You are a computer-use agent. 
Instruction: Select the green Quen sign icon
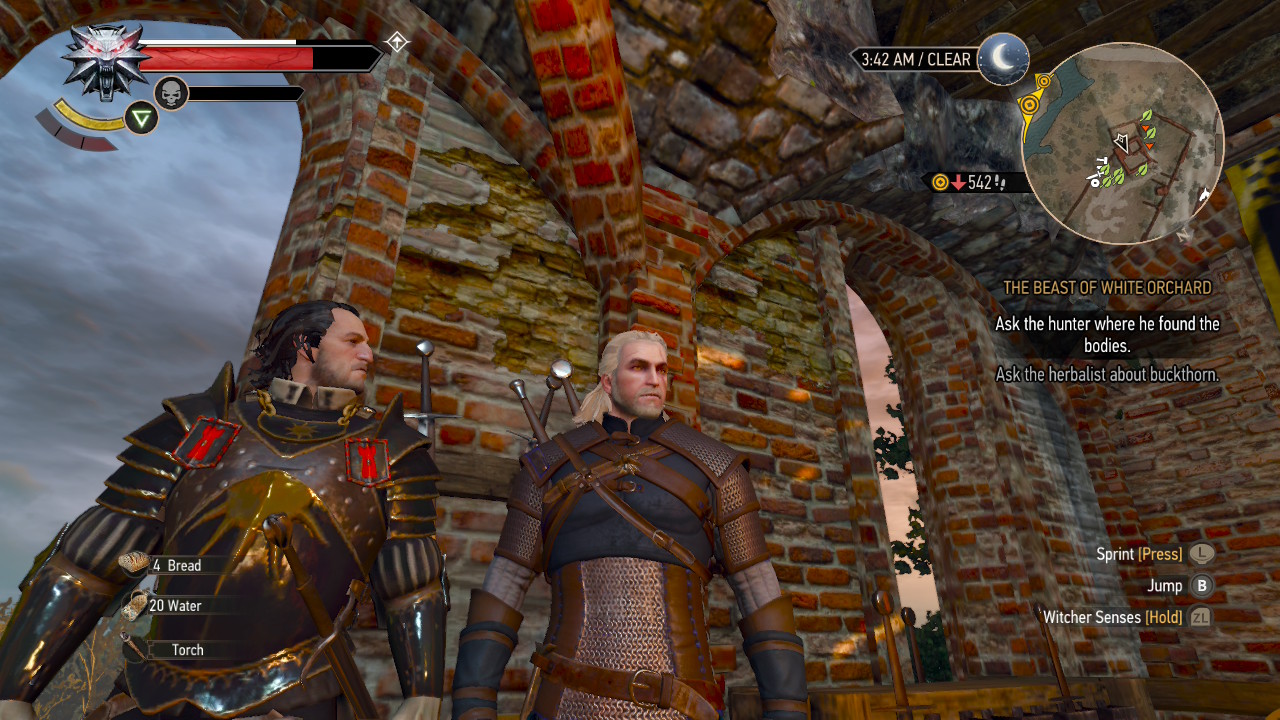142,119
